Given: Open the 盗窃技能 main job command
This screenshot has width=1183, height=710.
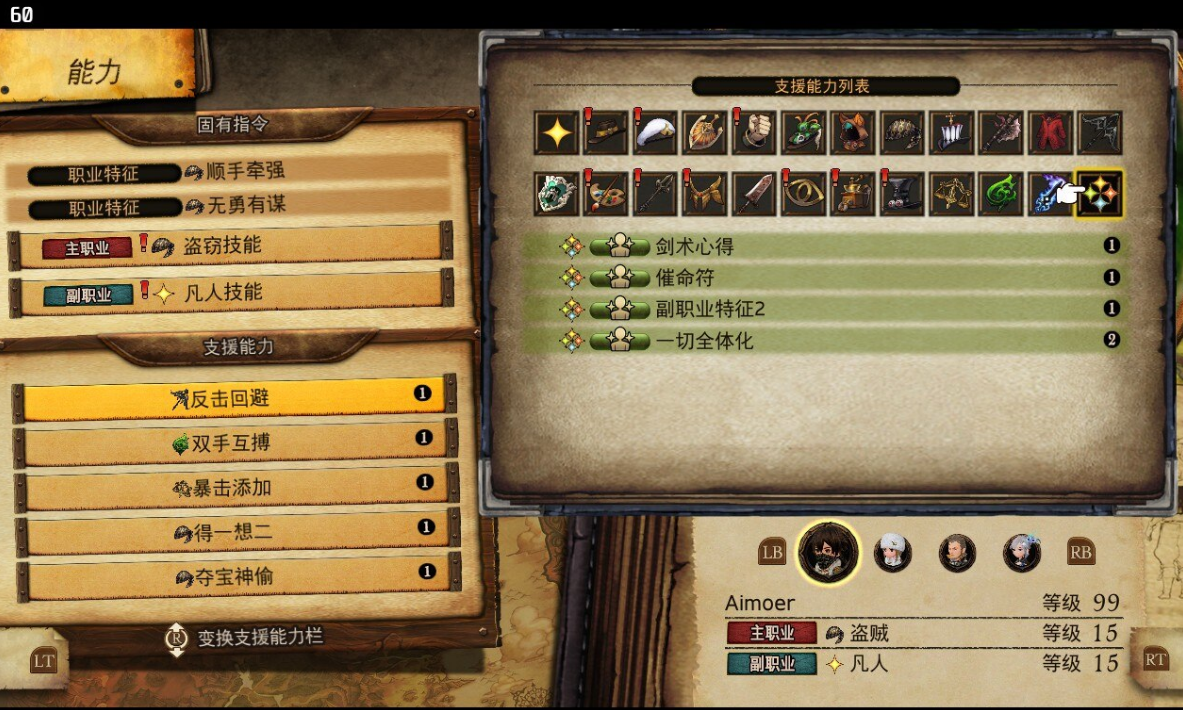Looking at the screenshot, I should coord(230,246).
